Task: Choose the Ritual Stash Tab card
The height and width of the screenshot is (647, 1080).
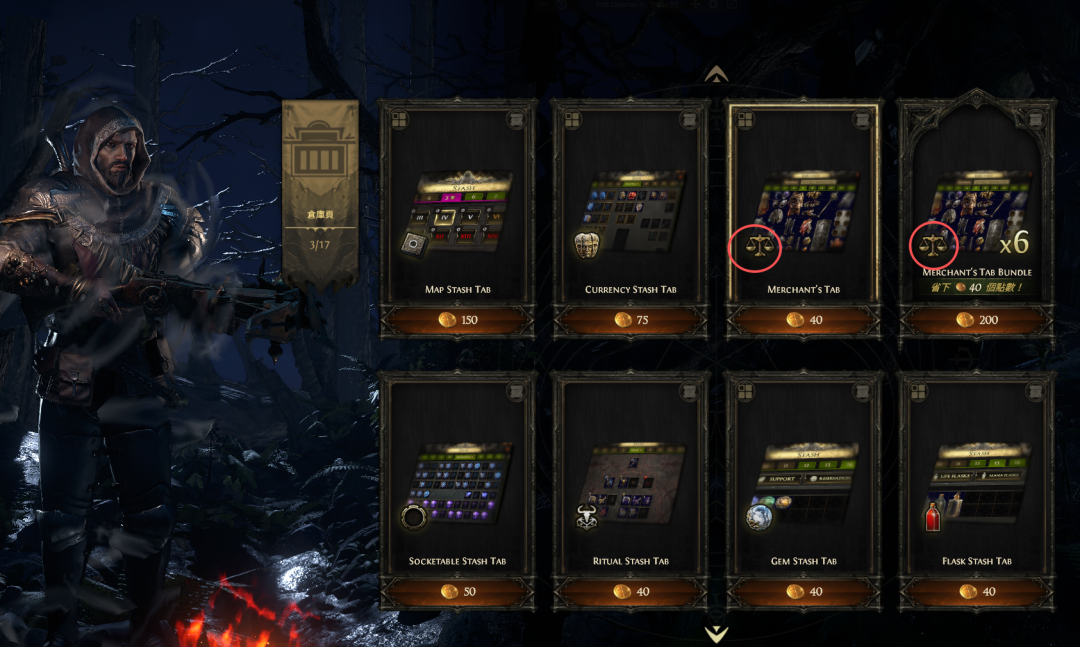Action: (630, 480)
